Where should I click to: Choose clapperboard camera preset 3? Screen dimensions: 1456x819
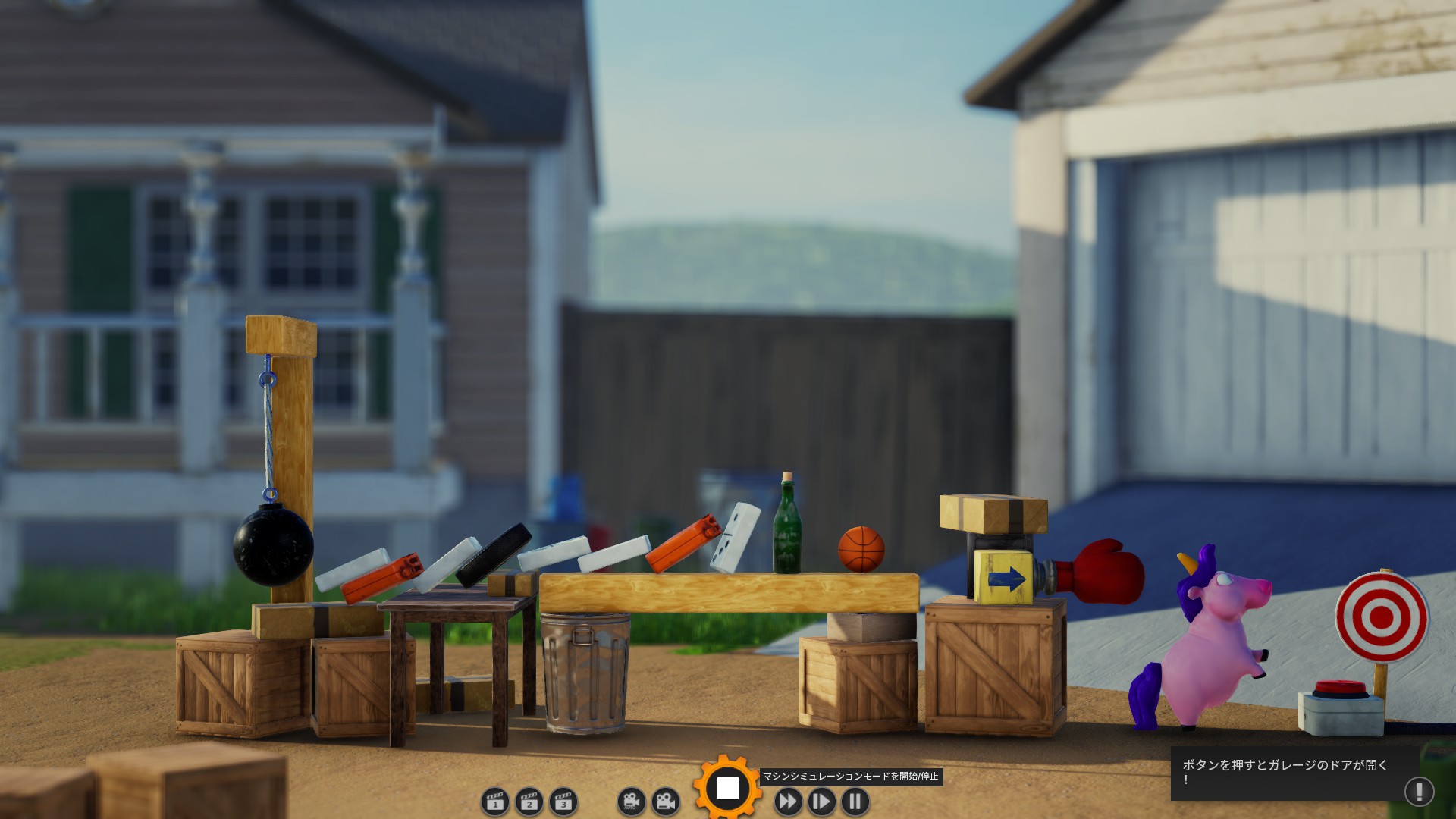pos(563,802)
